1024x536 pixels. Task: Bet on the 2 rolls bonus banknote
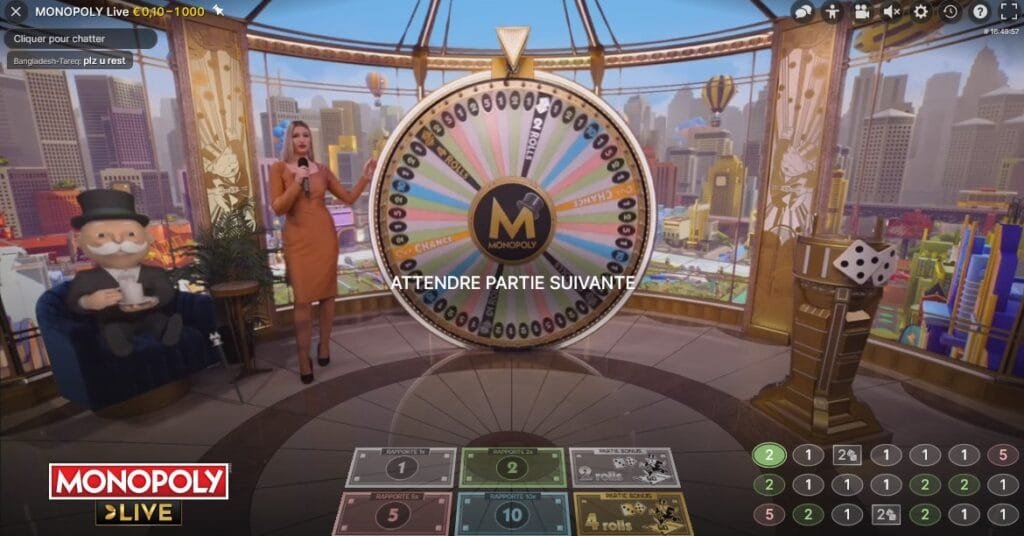point(624,467)
